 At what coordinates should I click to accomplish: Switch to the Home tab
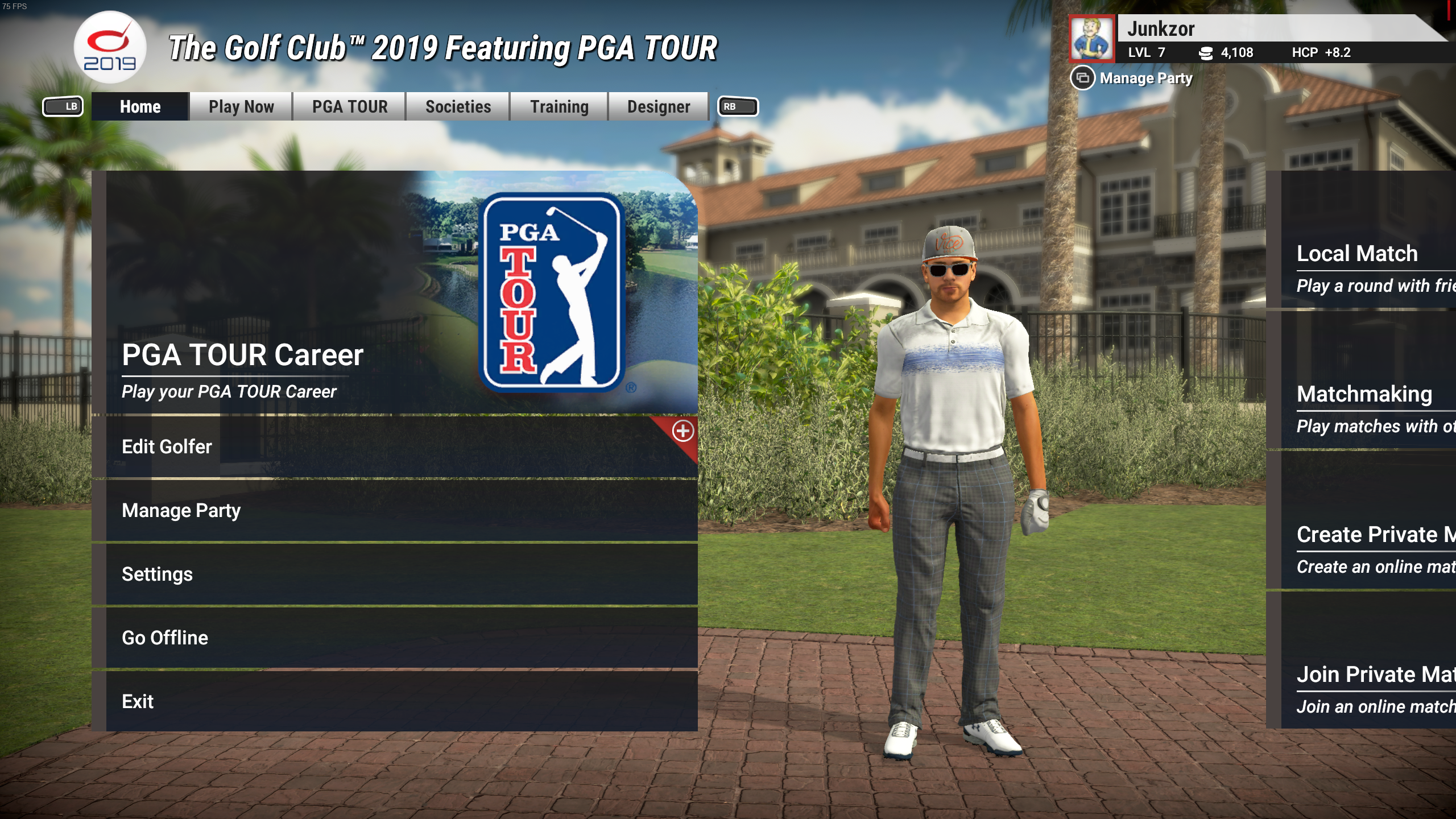coord(140,107)
